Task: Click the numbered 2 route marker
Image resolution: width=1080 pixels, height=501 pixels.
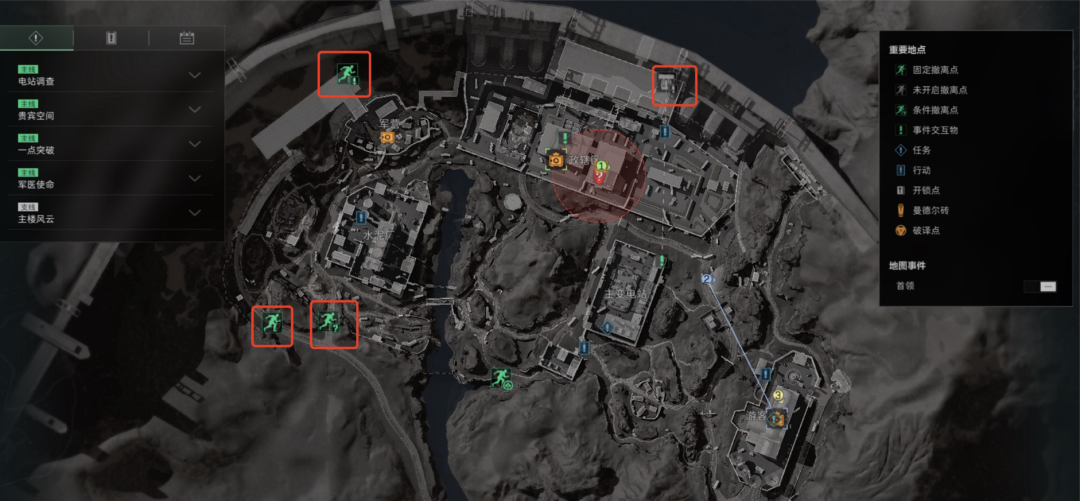Action: 706,280
